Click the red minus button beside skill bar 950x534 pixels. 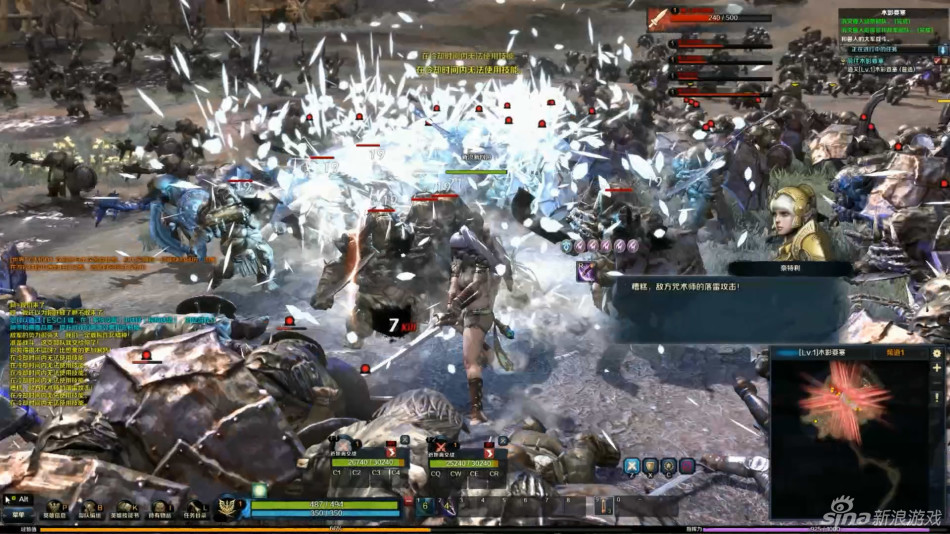point(408,500)
